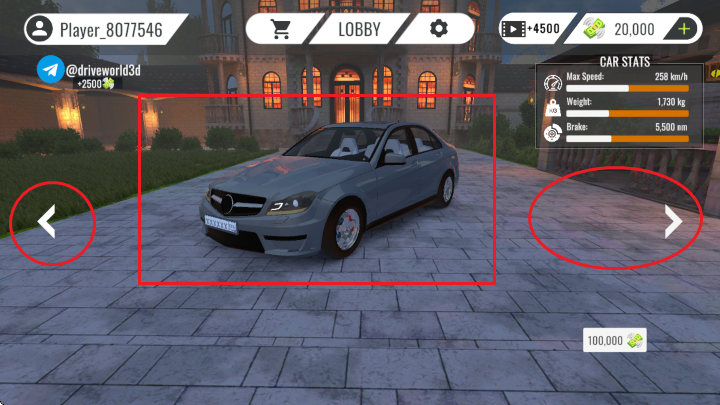This screenshot has width=720, height=405.
Task: Go to the LOBBY
Action: (x=359, y=29)
